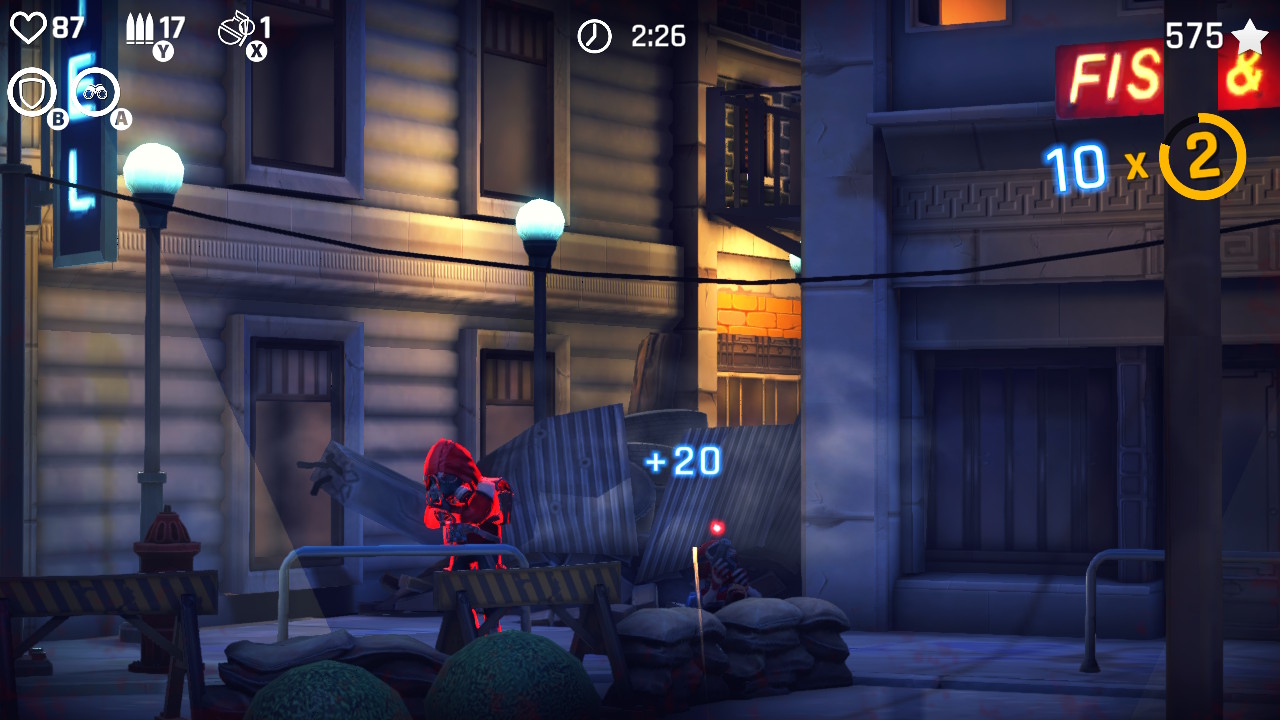
Task: Select the bullets ammo icon labeled 17
Action: click(140, 29)
